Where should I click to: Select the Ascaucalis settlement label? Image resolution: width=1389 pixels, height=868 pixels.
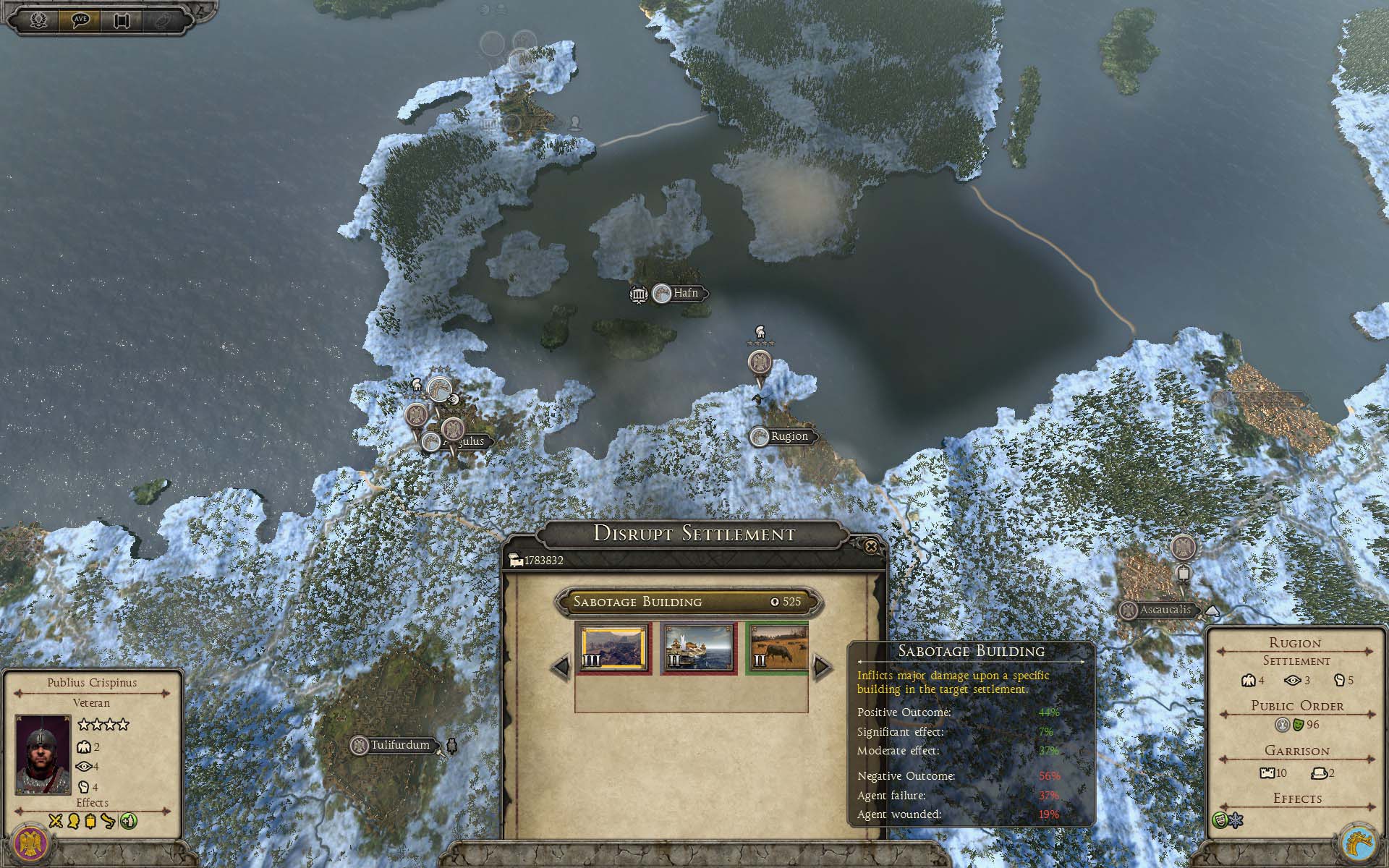click(1165, 610)
